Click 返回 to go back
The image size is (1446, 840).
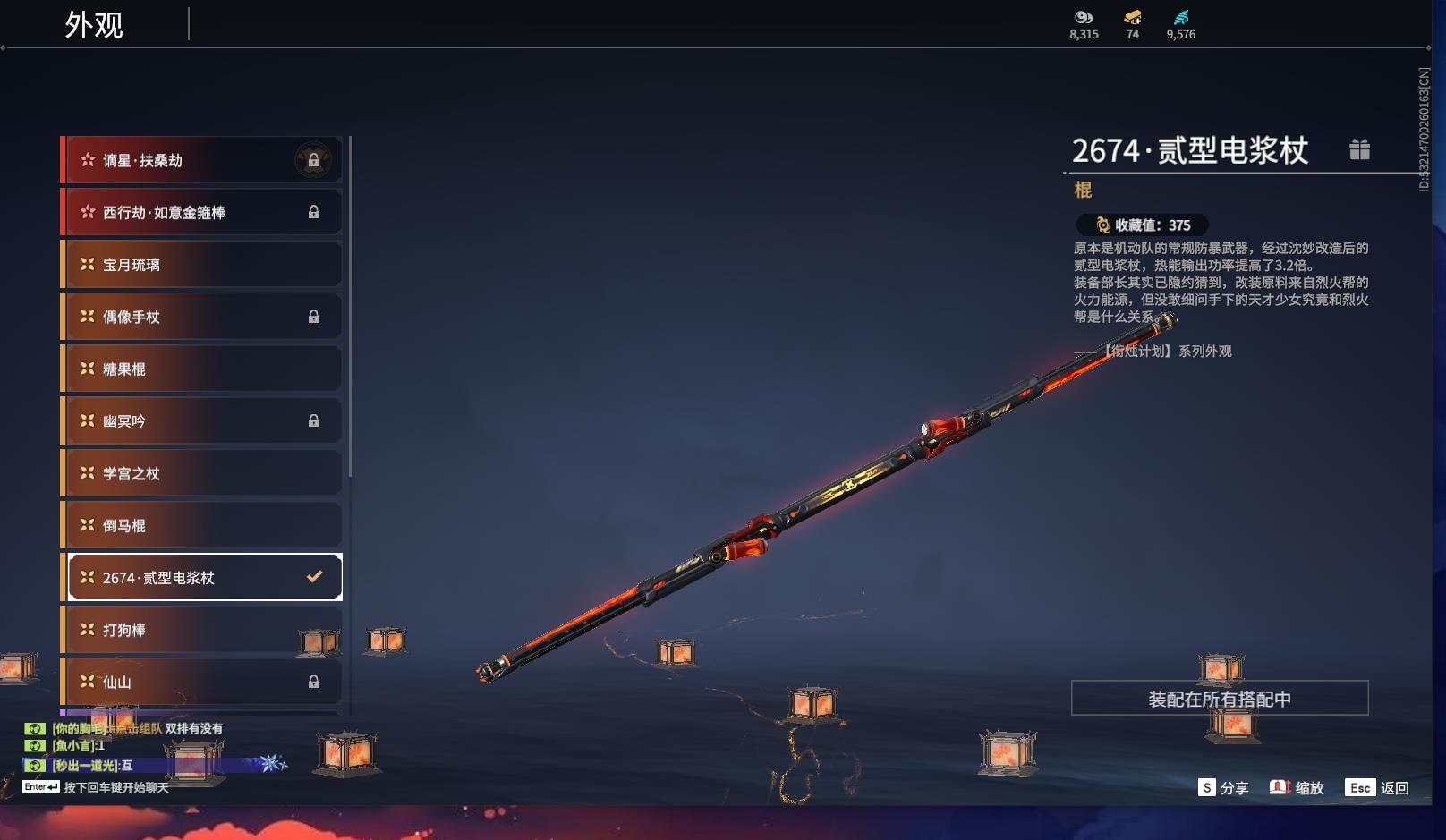point(1379,788)
